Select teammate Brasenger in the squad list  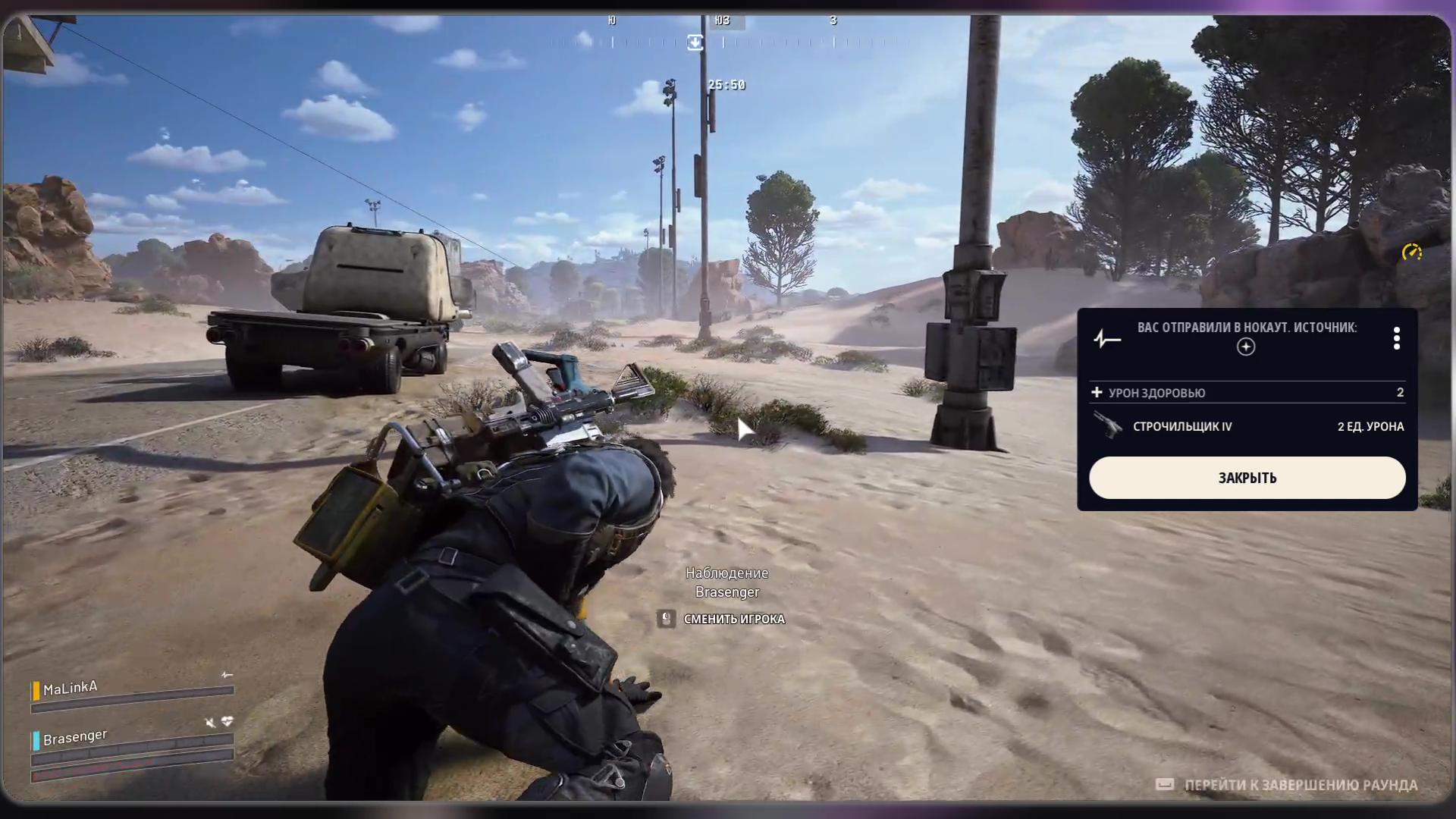(75, 737)
